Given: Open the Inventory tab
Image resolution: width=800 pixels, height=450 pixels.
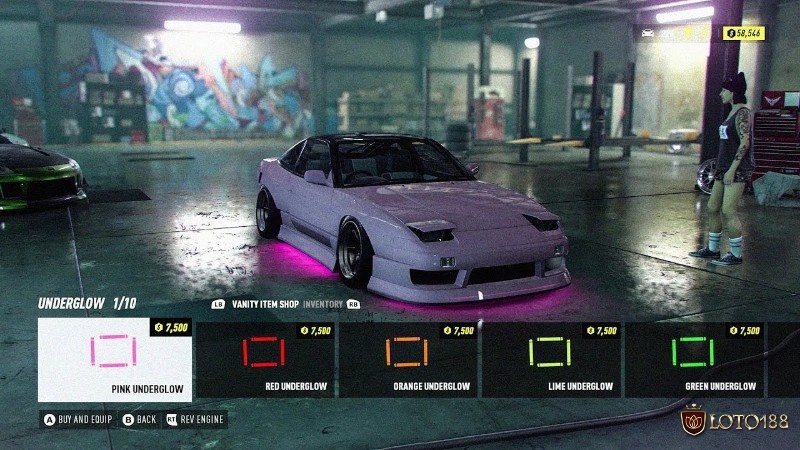Looking at the screenshot, I should coord(323,304).
